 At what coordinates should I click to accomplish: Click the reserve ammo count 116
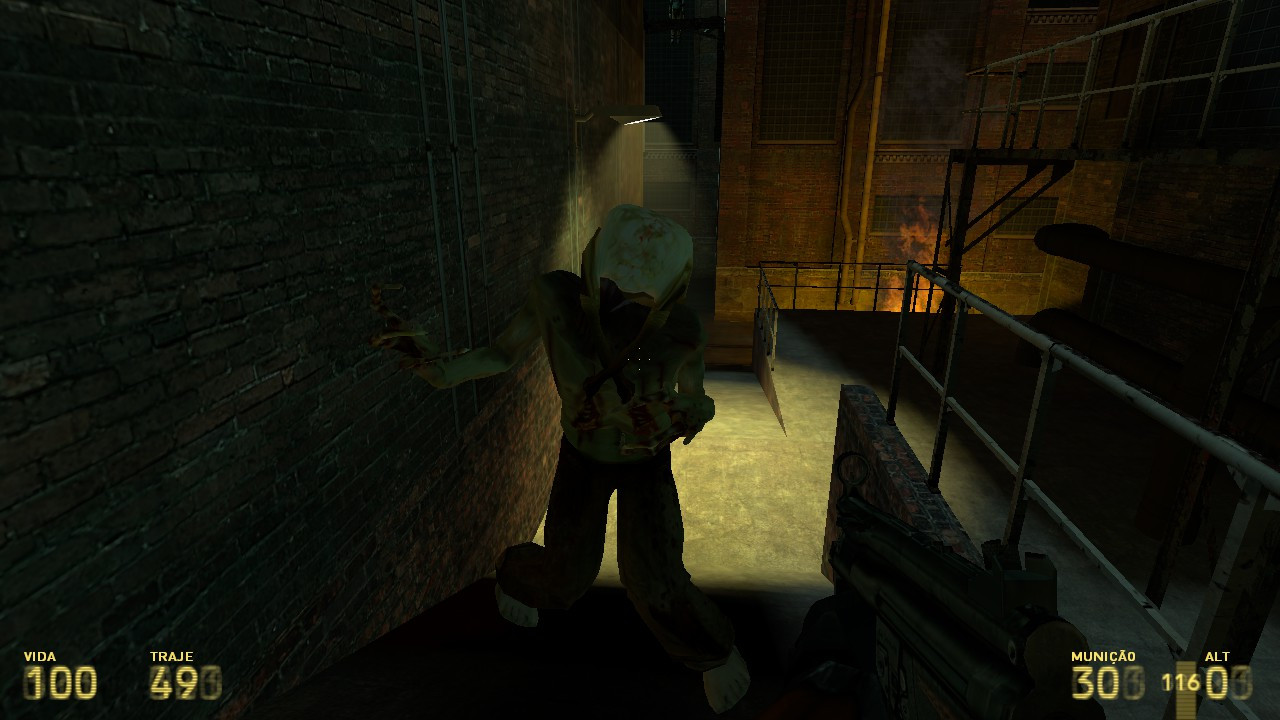[1180, 682]
